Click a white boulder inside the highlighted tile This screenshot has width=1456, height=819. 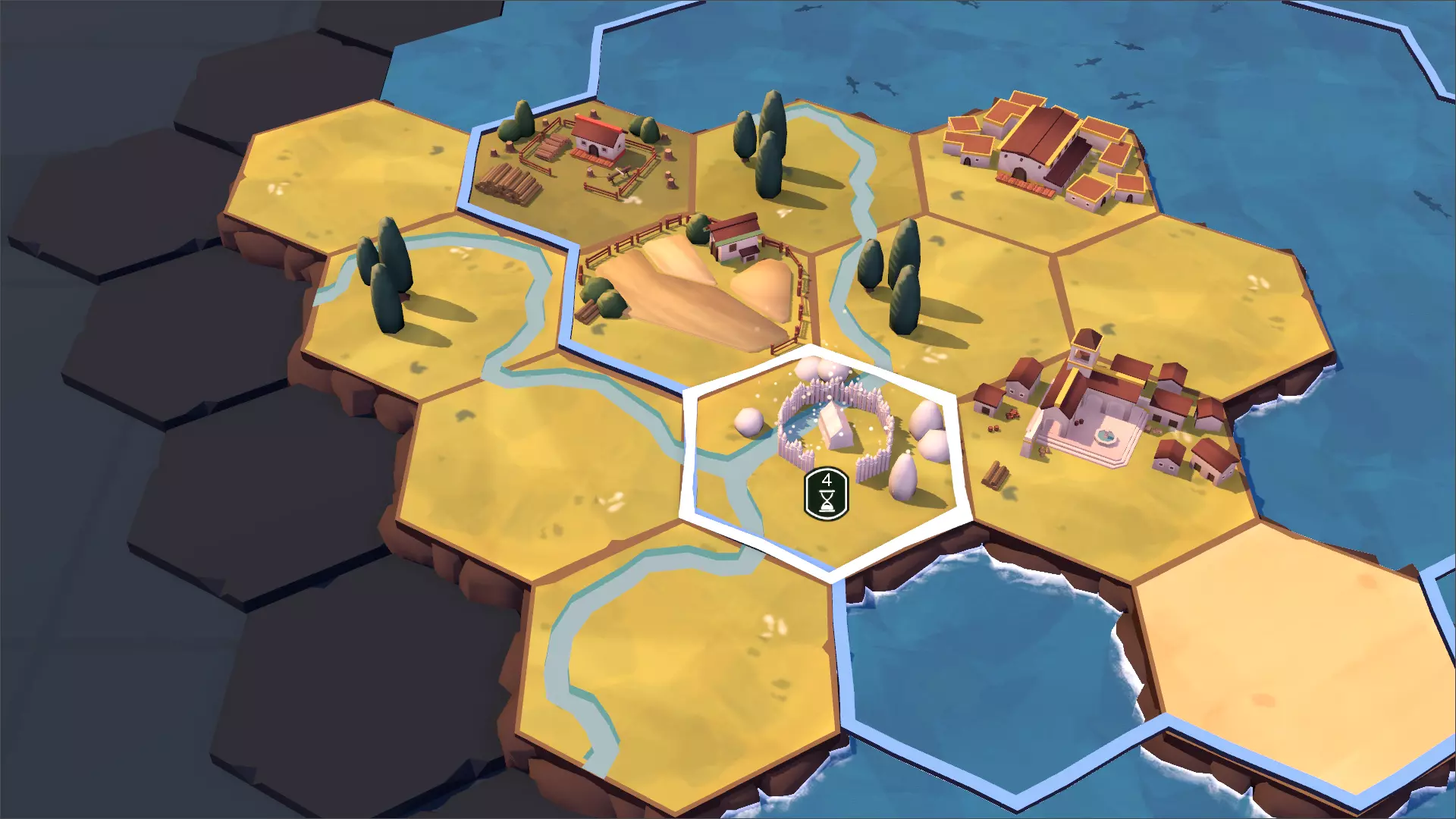[x=747, y=421]
